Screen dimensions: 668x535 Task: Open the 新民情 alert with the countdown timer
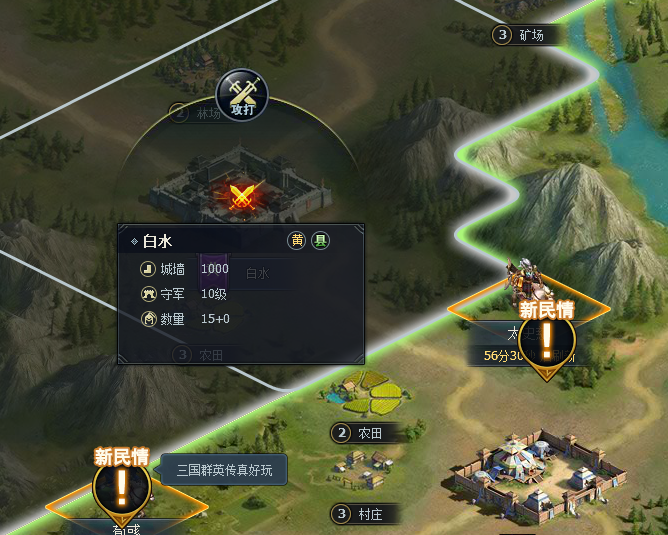point(546,335)
